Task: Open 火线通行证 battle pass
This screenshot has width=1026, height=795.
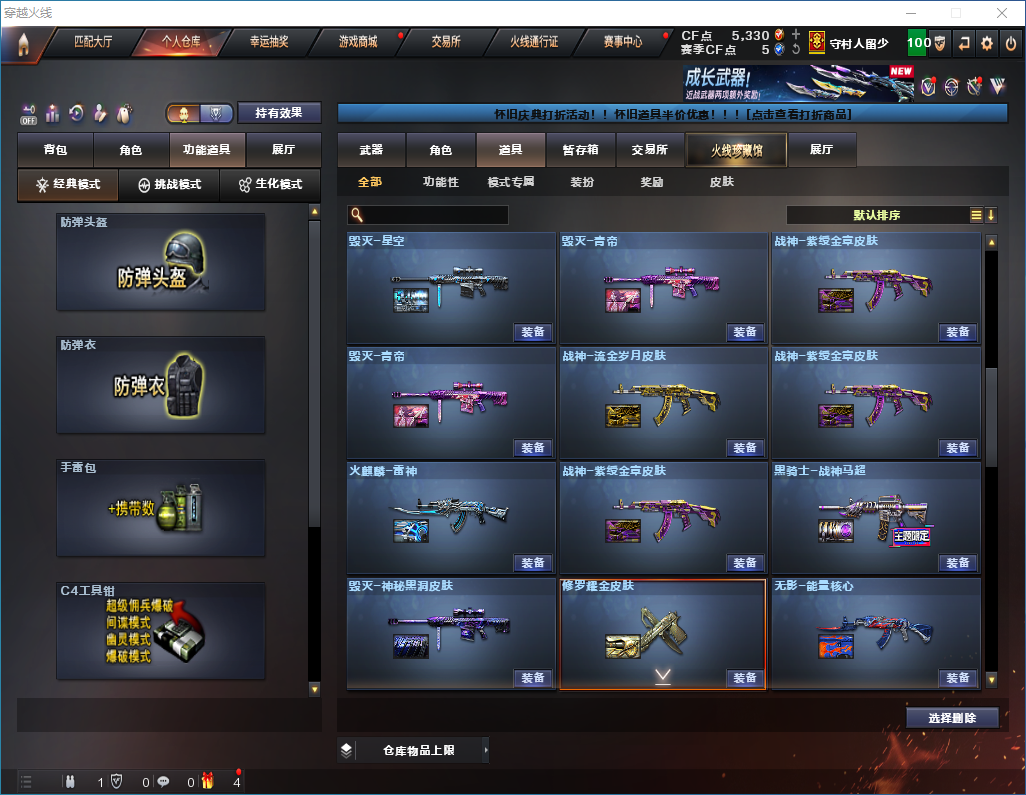Action: click(x=534, y=42)
